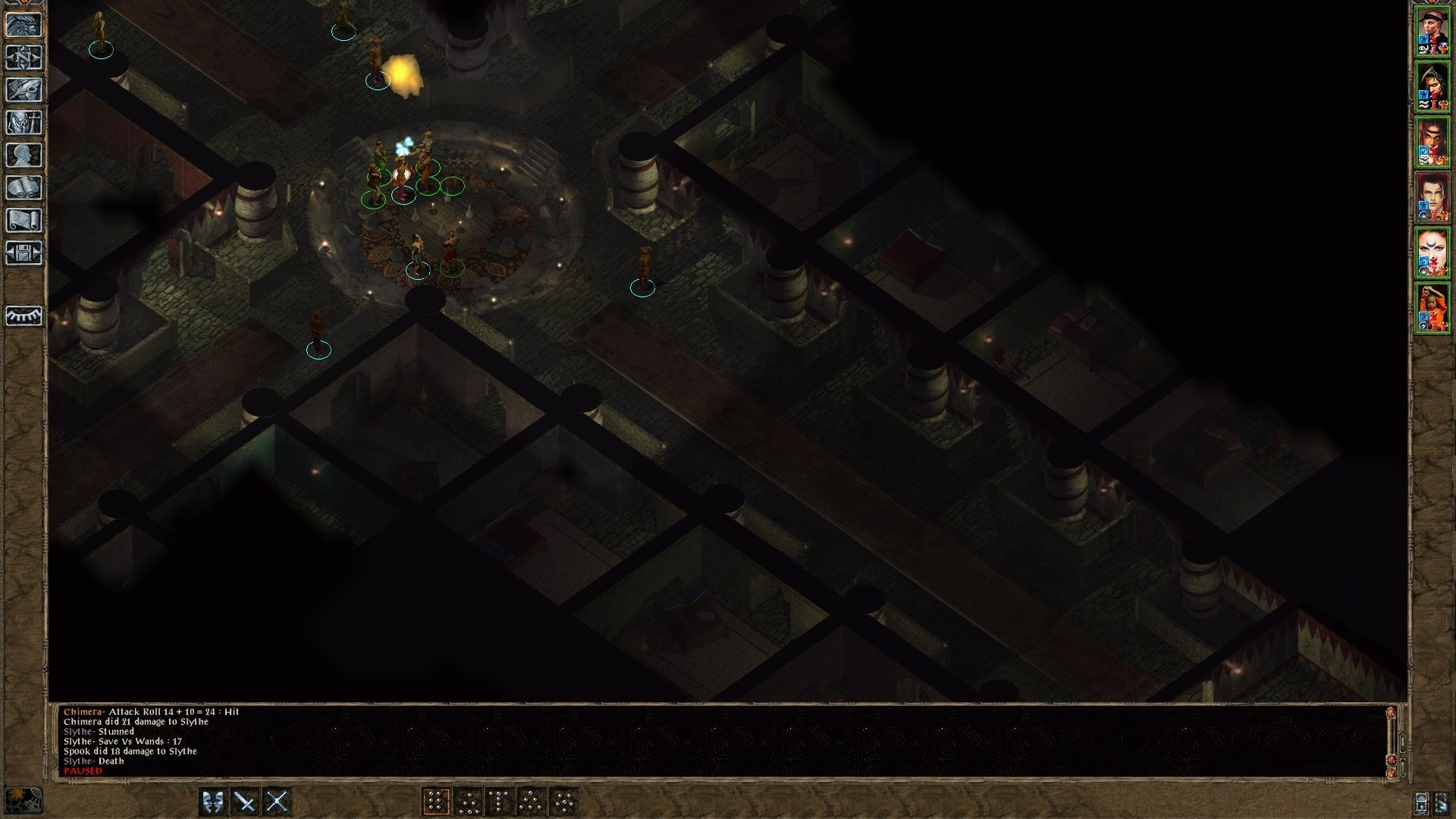
Task: Open the journal quill icon
Action: click(24, 89)
